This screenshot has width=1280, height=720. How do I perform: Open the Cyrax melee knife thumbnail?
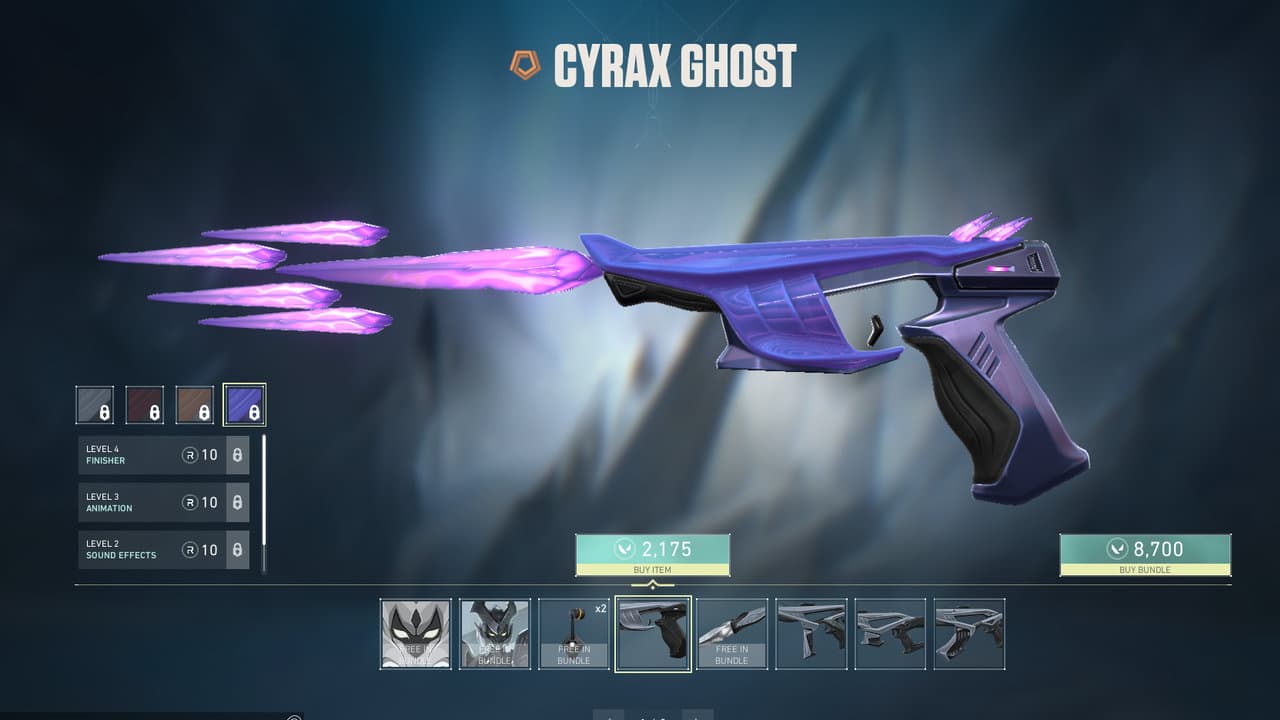733,633
